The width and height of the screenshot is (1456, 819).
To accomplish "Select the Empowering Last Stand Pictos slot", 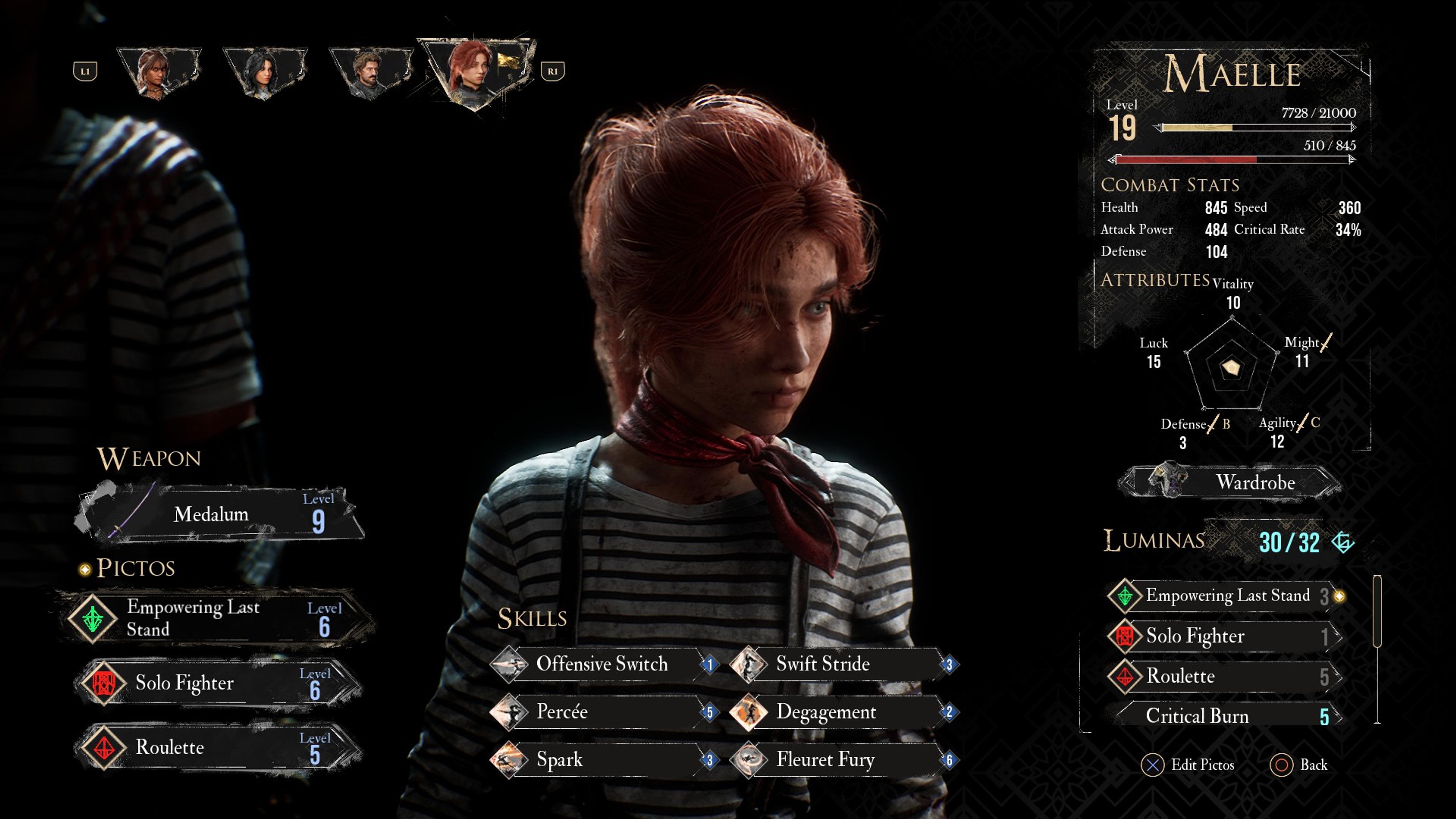I will coord(215,618).
